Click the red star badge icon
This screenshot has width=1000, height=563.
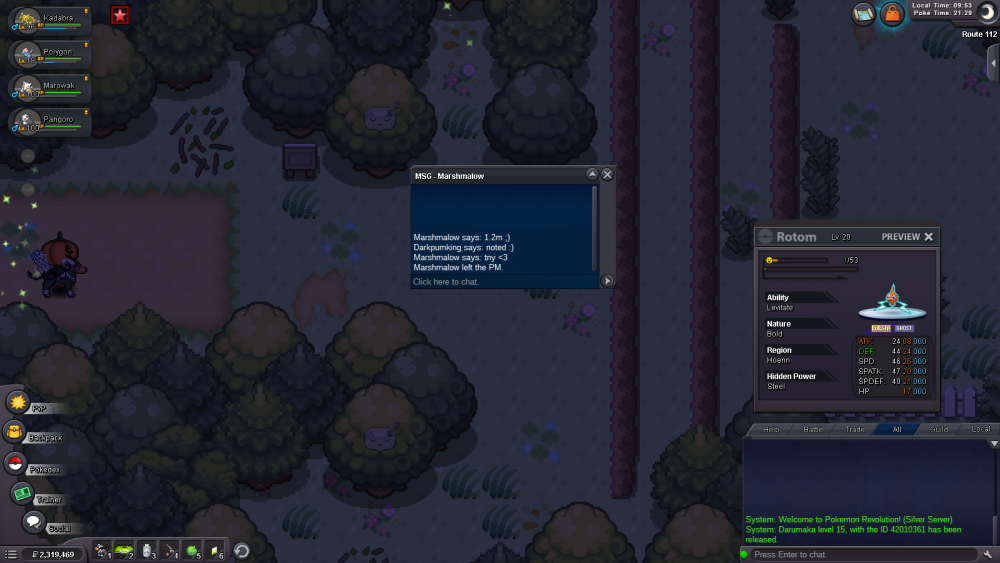coord(120,14)
